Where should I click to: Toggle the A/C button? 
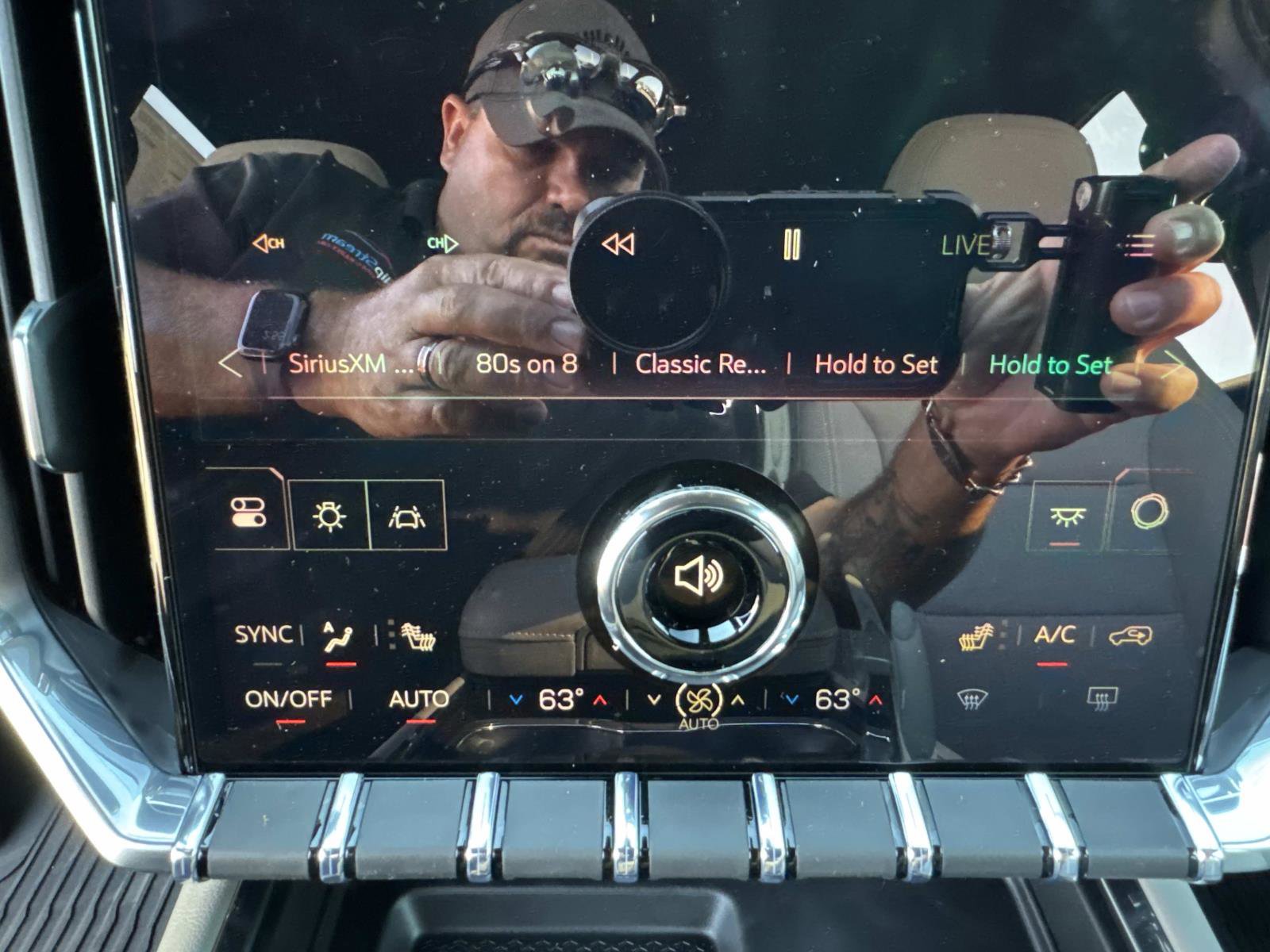pyautogui.click(x=1054, y=635)
